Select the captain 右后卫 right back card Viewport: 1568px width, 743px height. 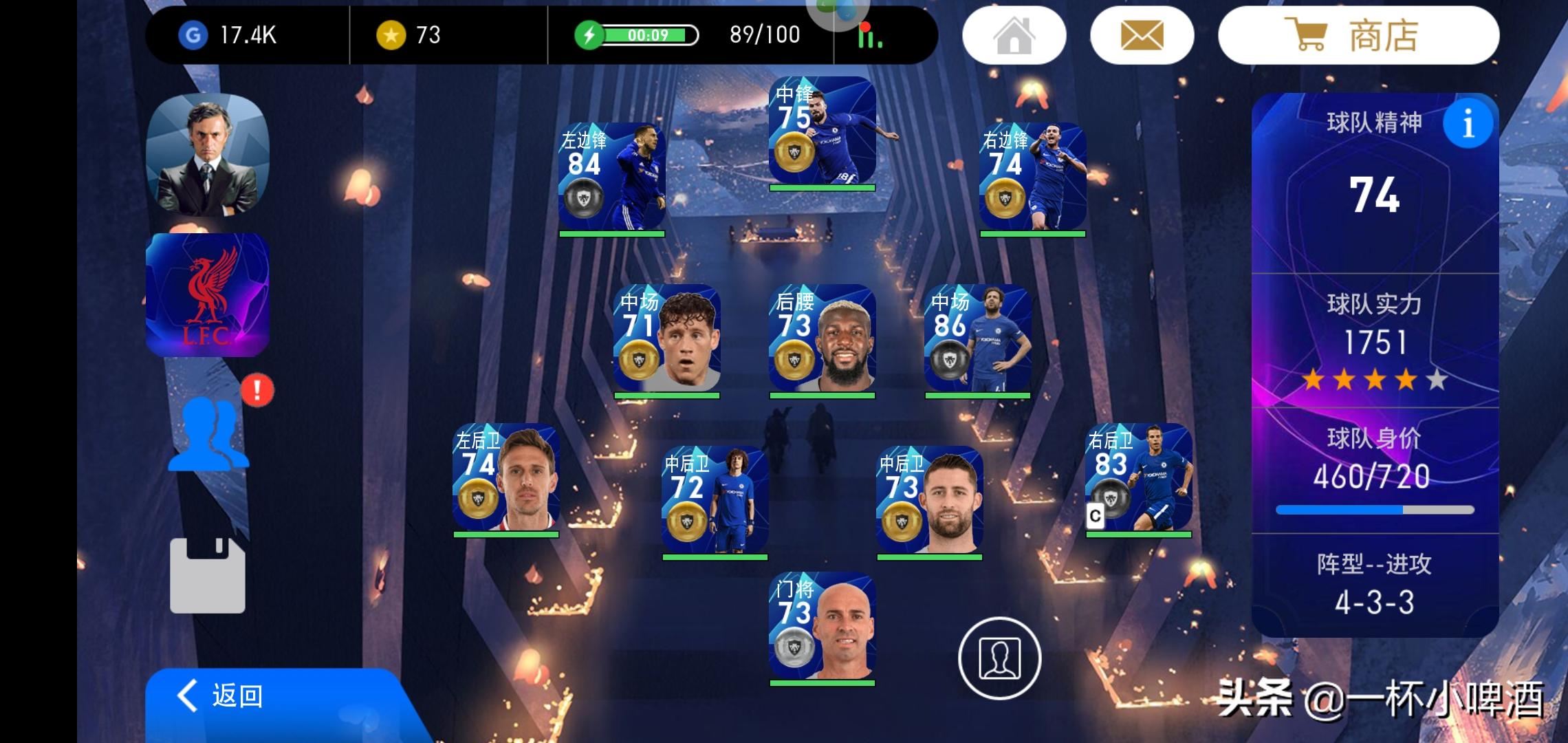point(1138,479)
